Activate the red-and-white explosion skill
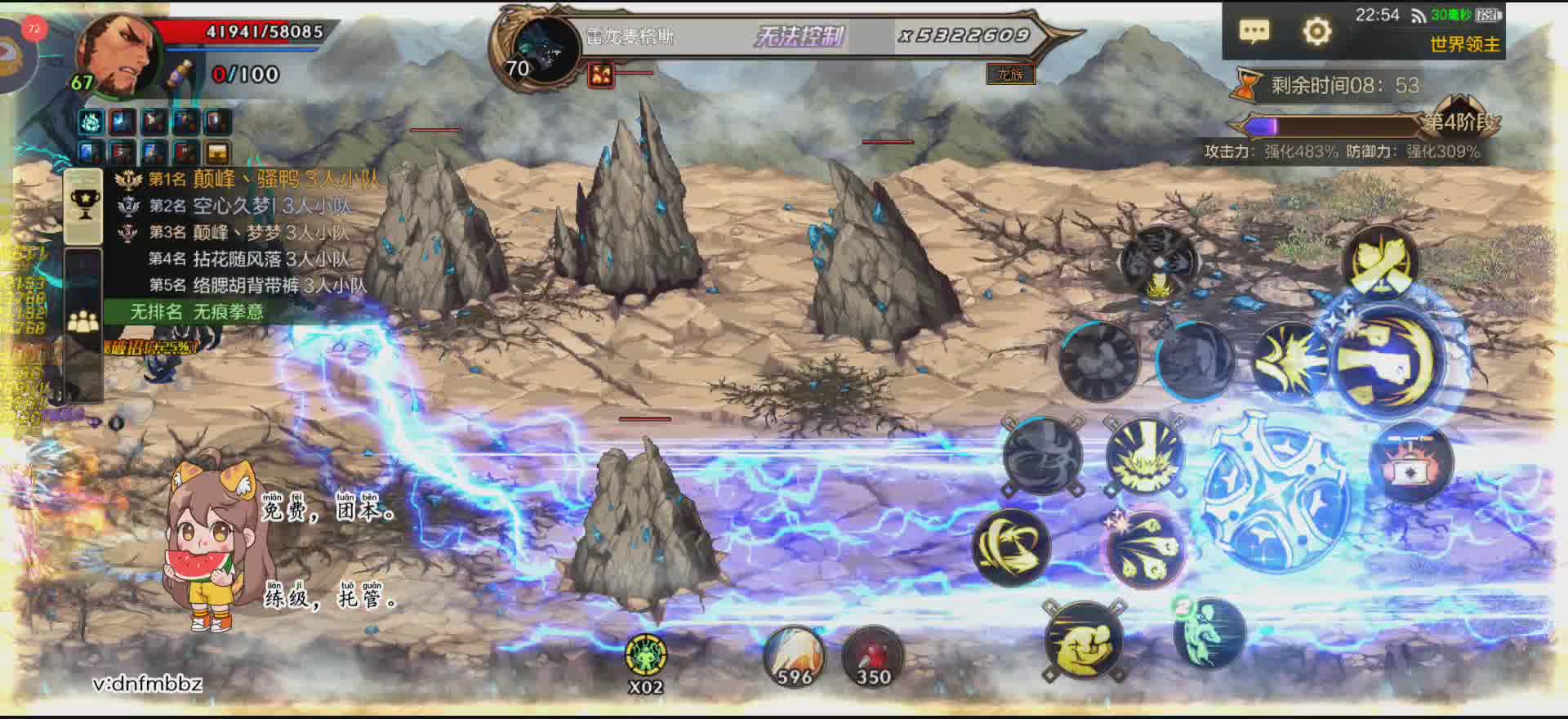 tap(1410, 463)
